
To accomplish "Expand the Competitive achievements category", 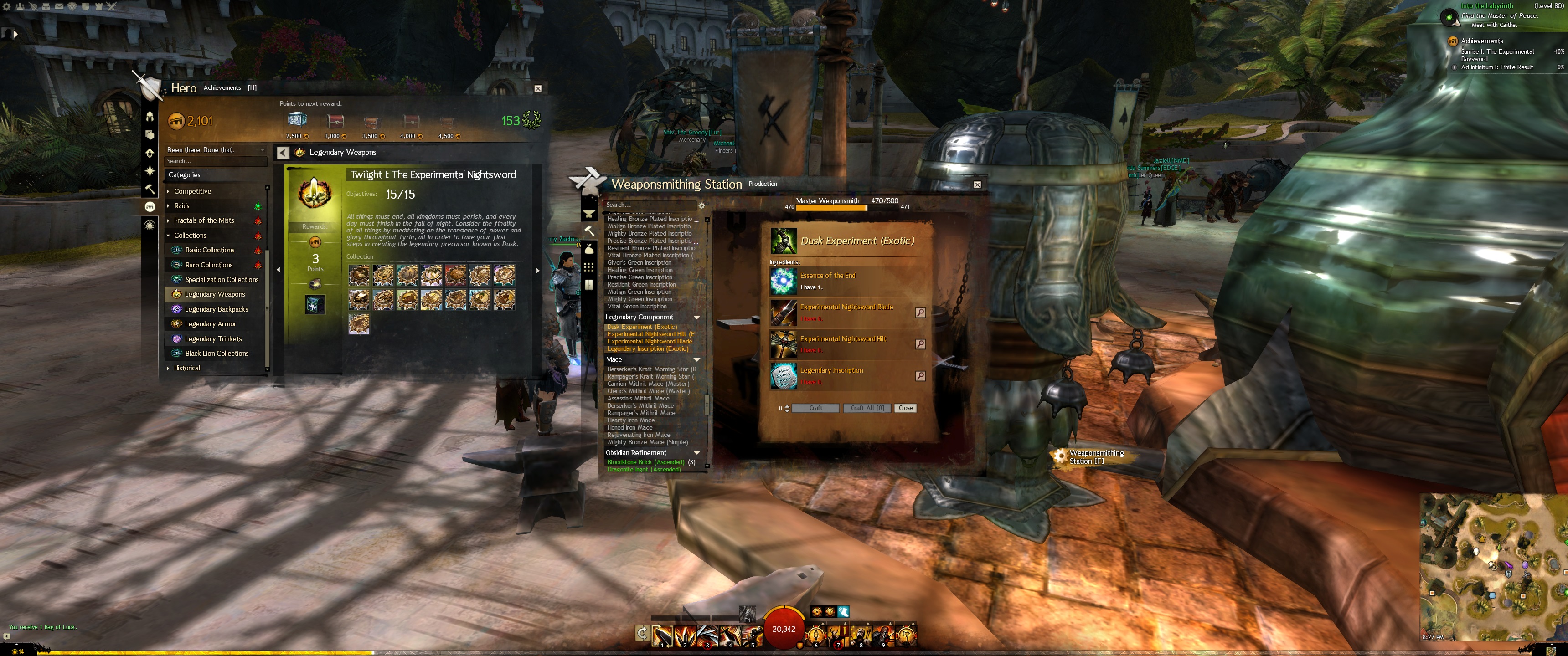I will pyautogui.click(x=192, y=191).
